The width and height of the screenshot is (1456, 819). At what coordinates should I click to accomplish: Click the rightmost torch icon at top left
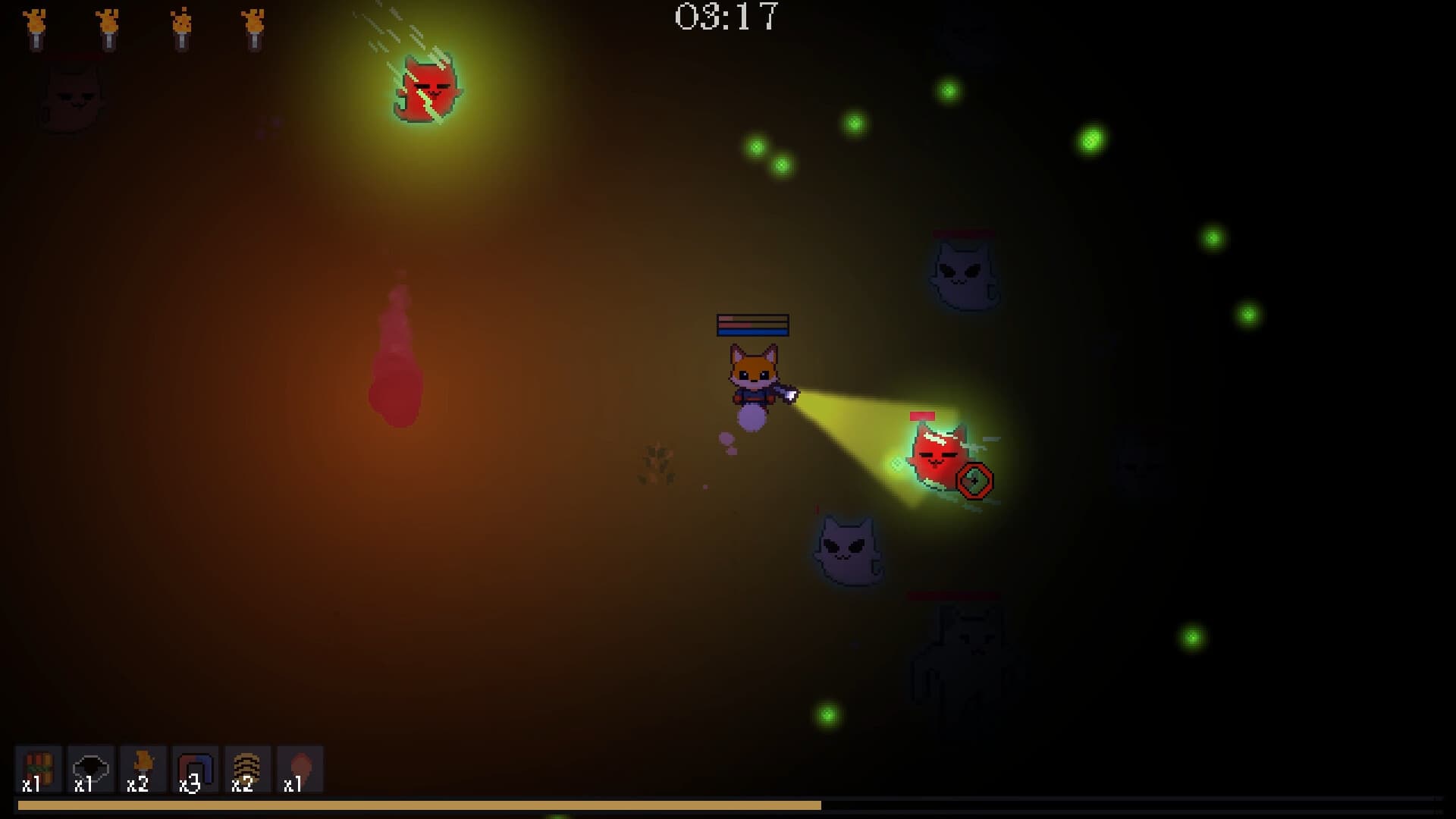coord(254,27)
